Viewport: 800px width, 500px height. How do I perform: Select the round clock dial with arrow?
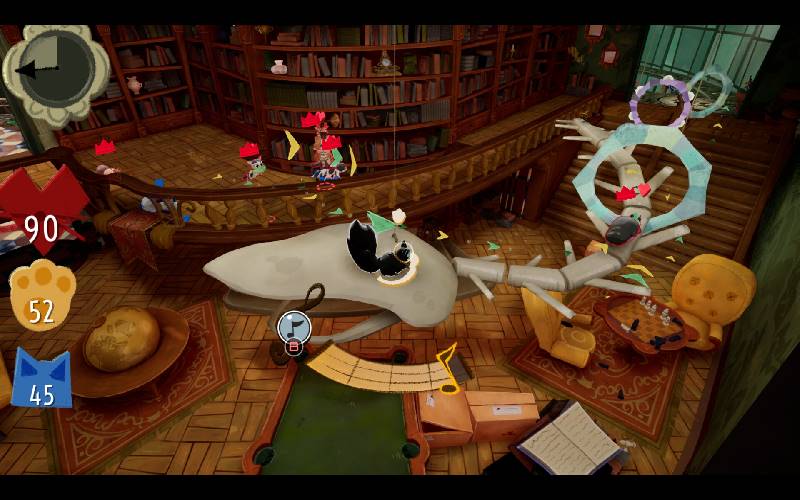click(55, 67)
